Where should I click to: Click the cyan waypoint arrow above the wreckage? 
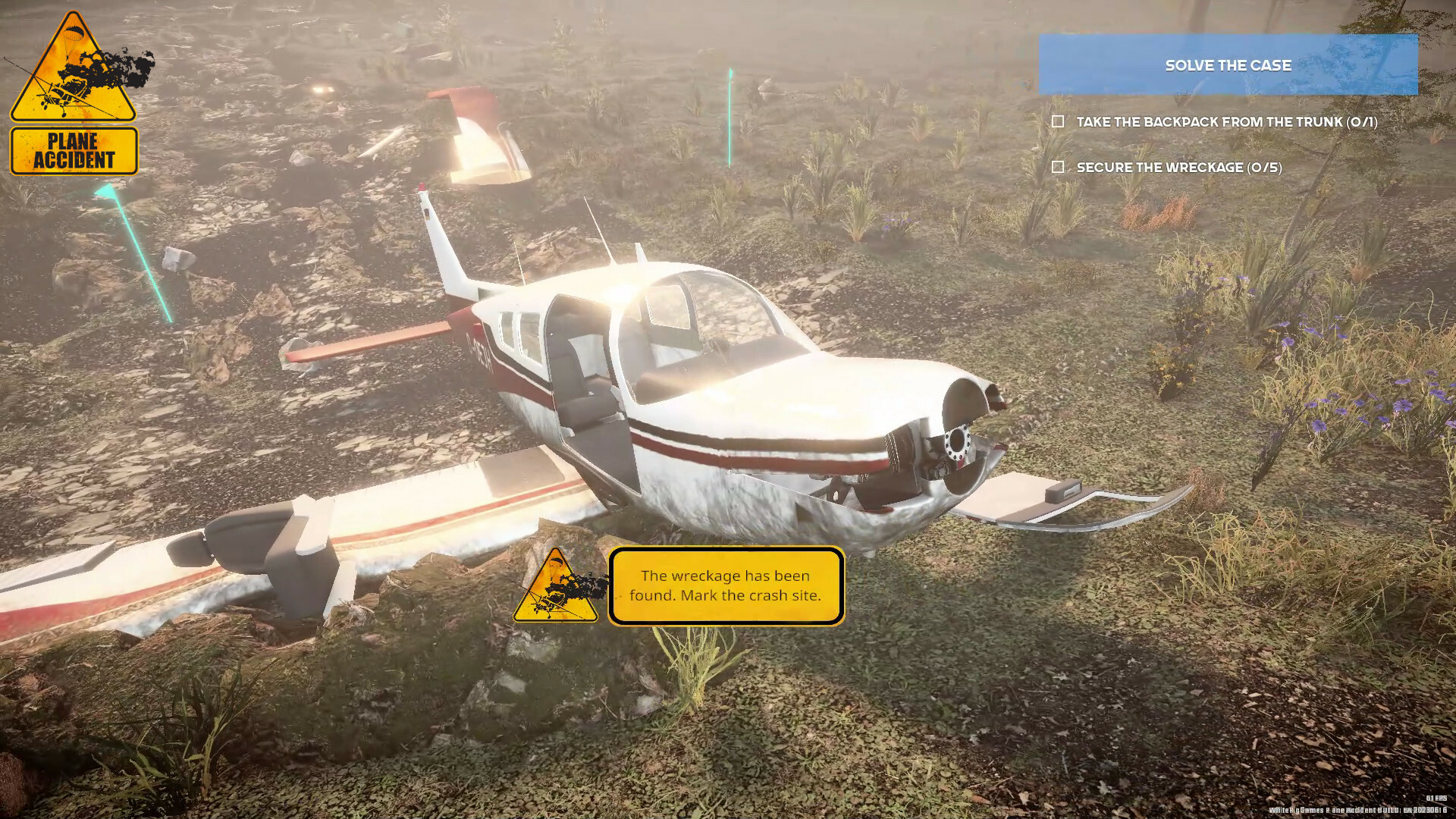click(x=730, y=114)
